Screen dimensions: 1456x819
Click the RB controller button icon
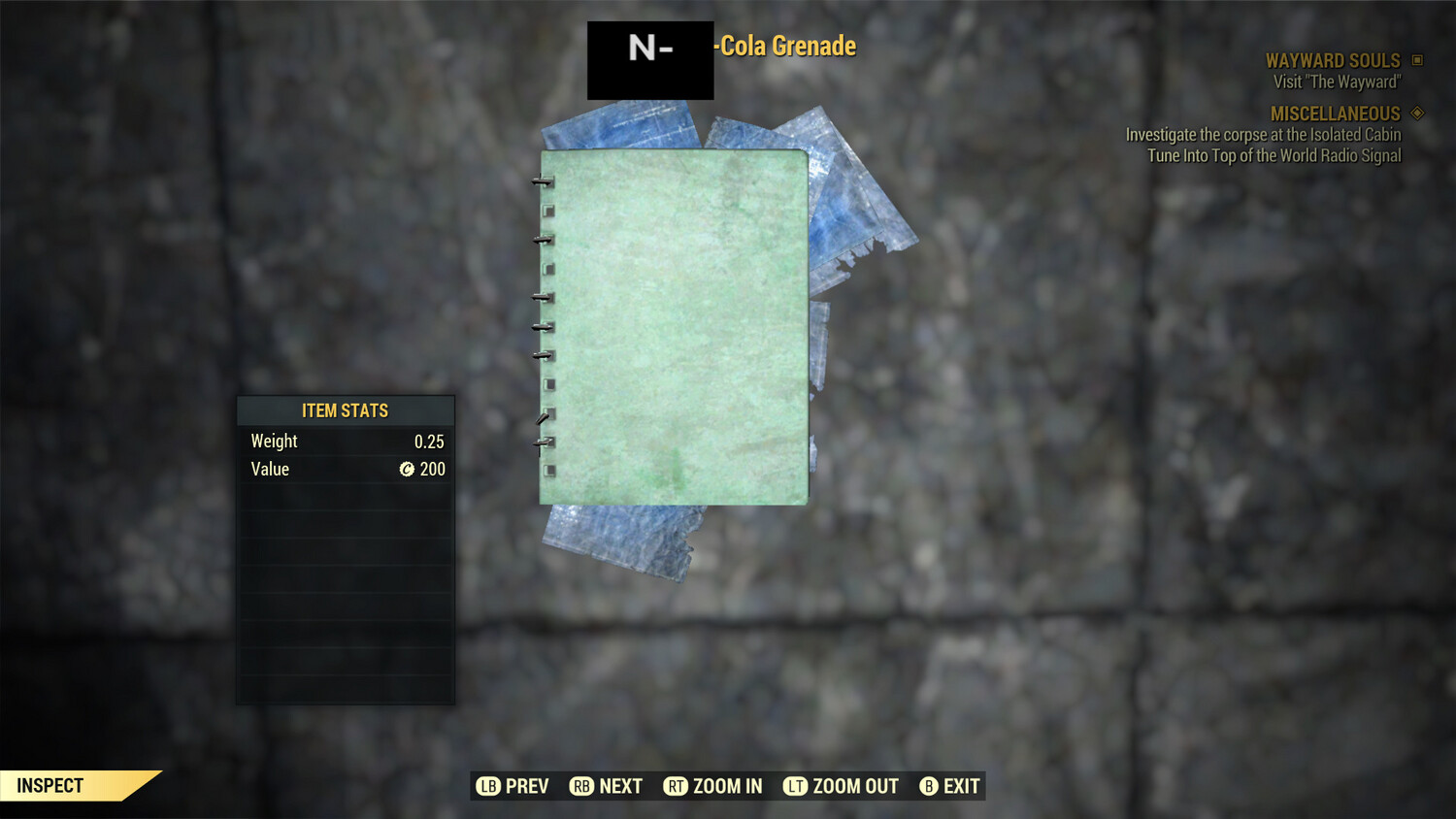tap(580, 786)
